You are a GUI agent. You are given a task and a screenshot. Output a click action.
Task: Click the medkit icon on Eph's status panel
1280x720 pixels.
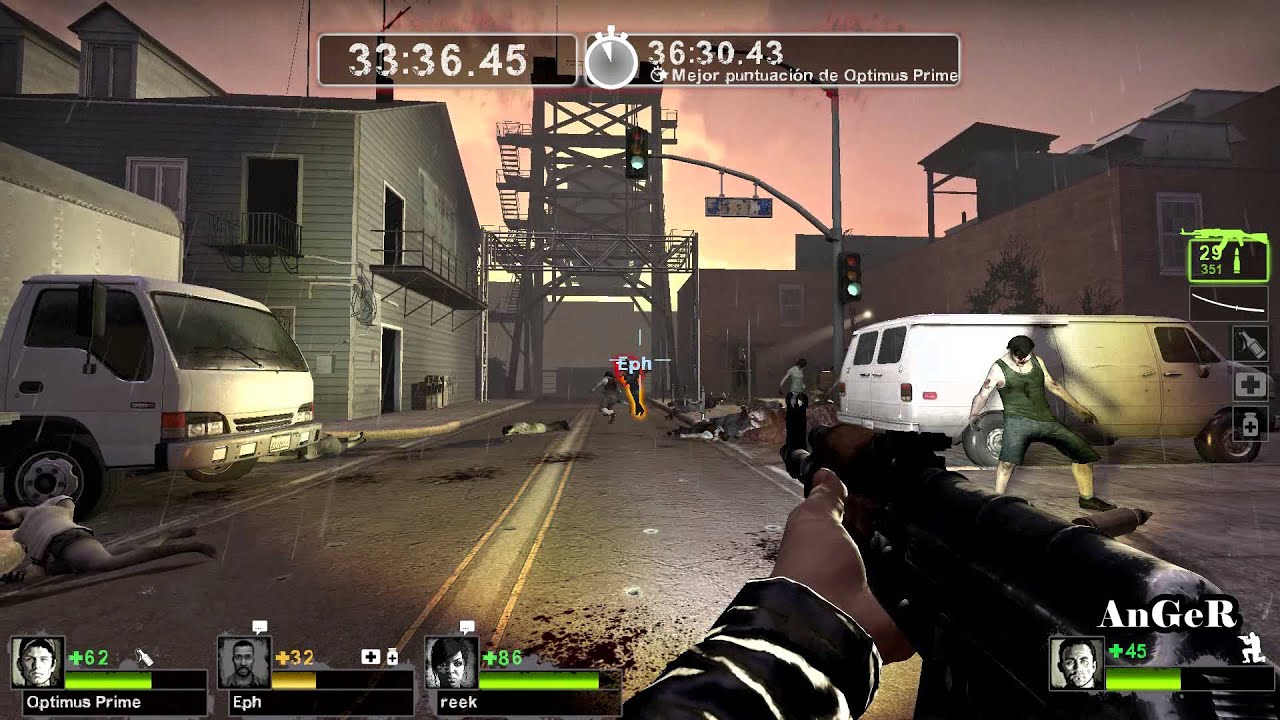(x=372, y=657)
